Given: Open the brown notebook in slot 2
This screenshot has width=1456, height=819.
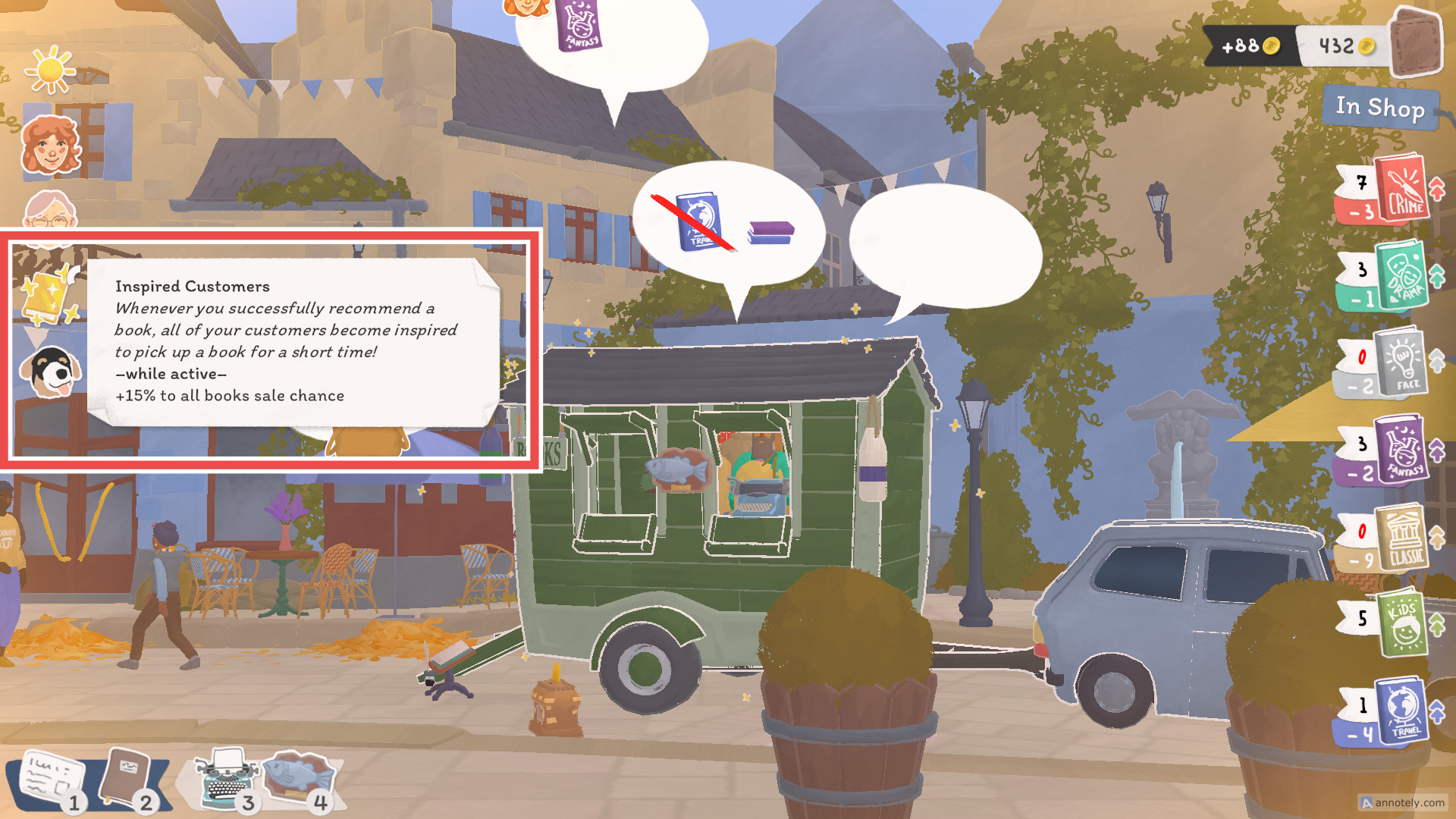Looking at the screenshot, I should (126, 779).
